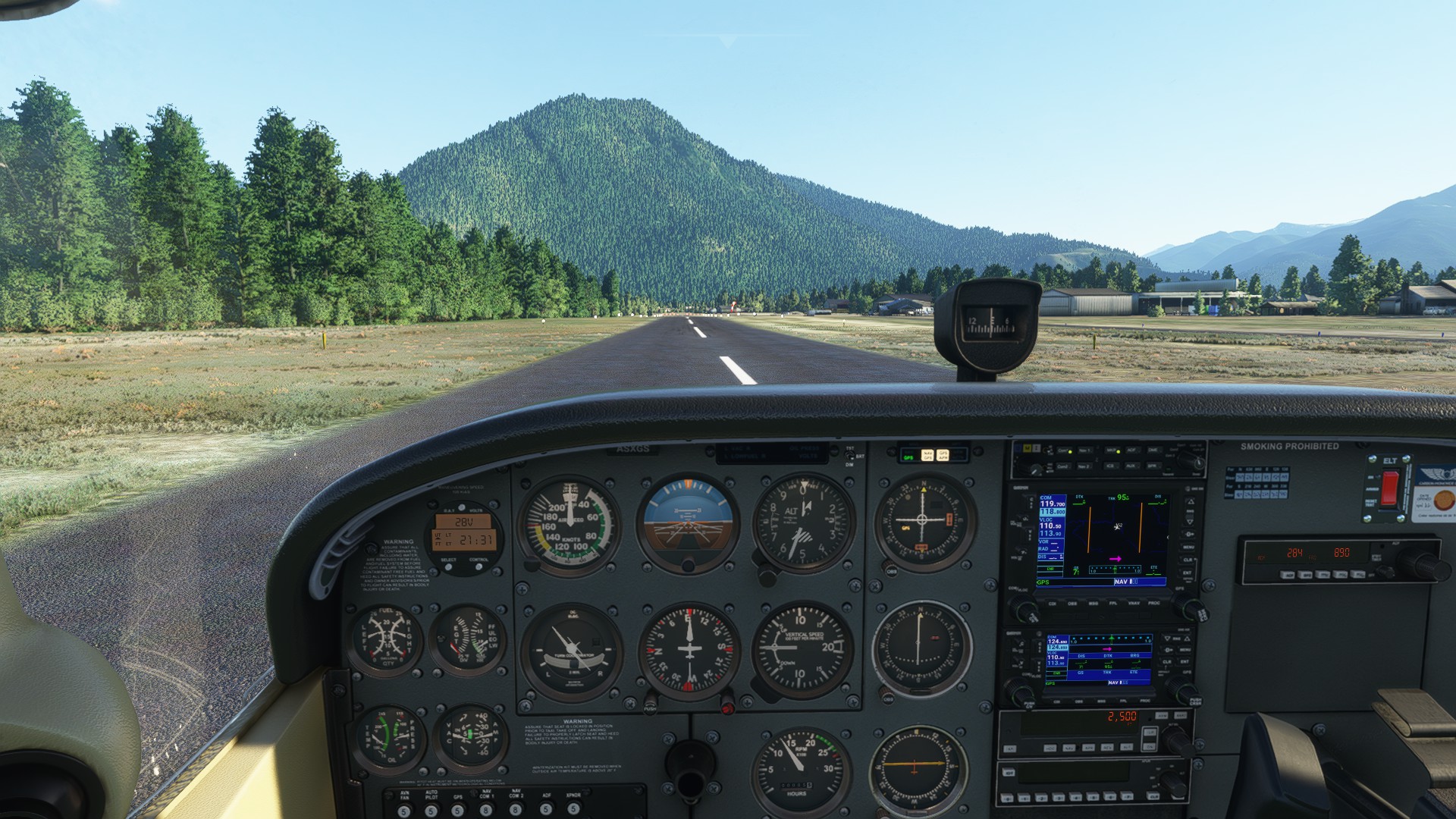Toggle the XPNDR circuit breaker

point(573,811)
